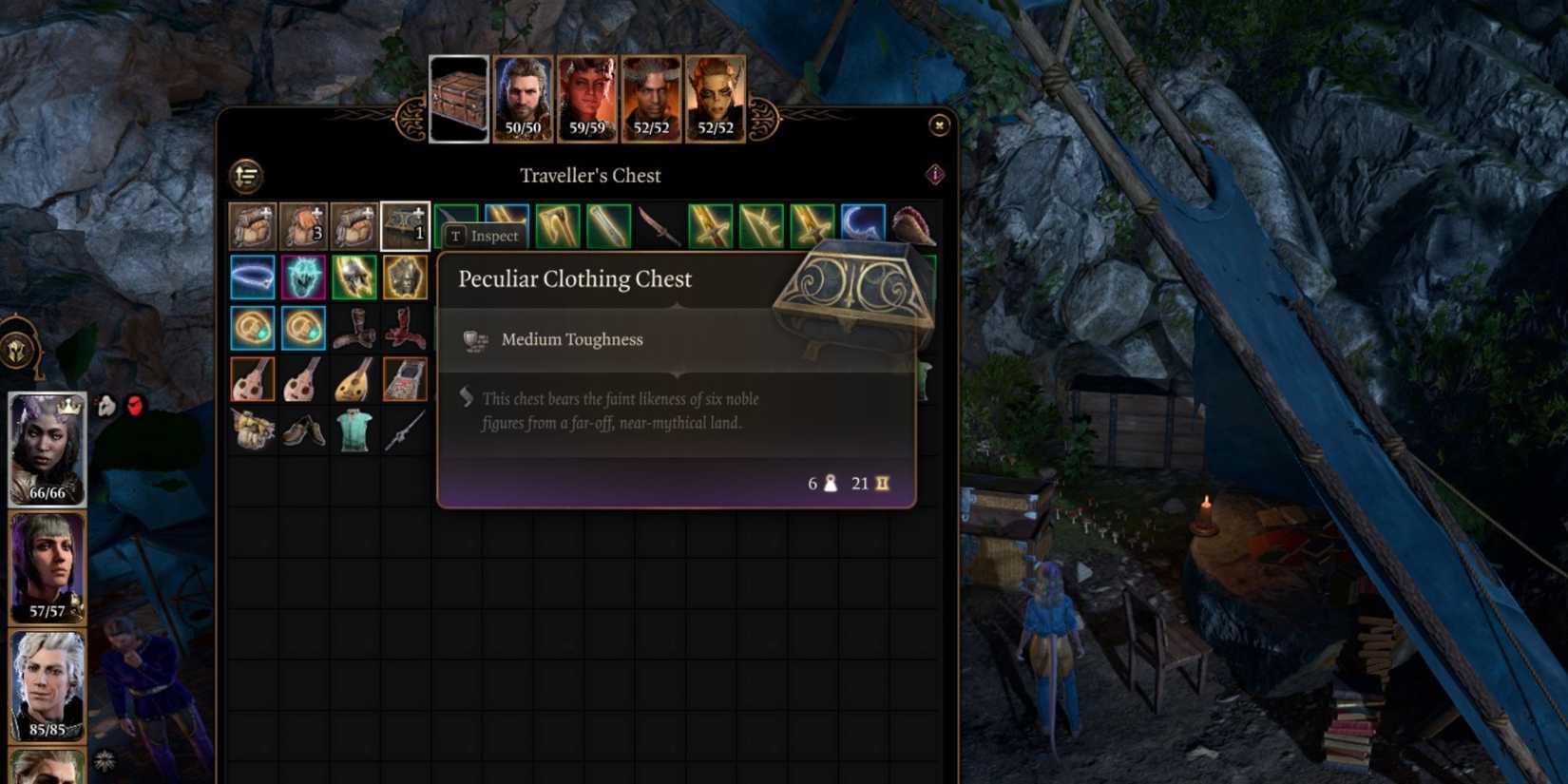Screen dimensions: 1568x784
Task: Select the leather shoes item
Action: coord(303,430)
